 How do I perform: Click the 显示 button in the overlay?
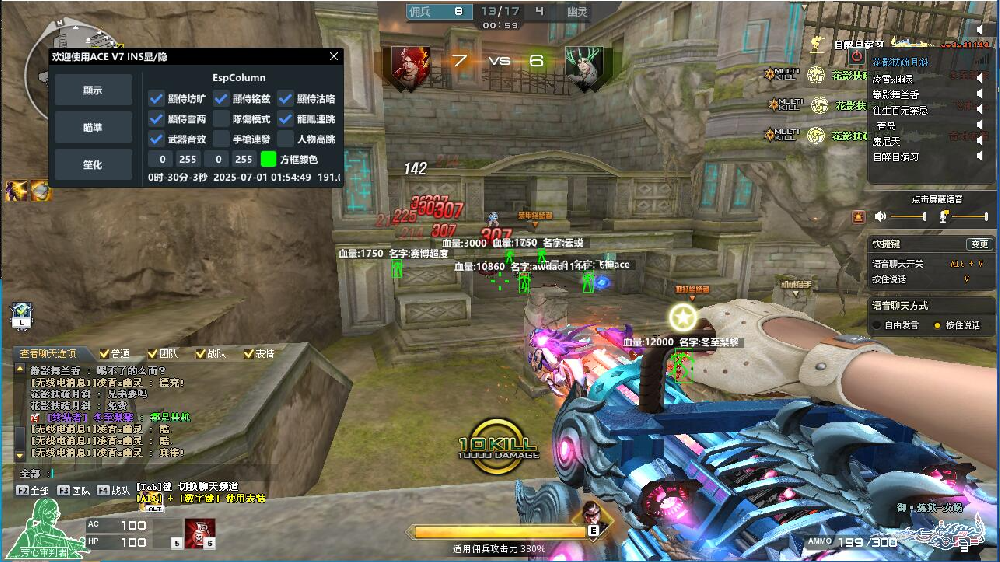(x=92, y=91)
